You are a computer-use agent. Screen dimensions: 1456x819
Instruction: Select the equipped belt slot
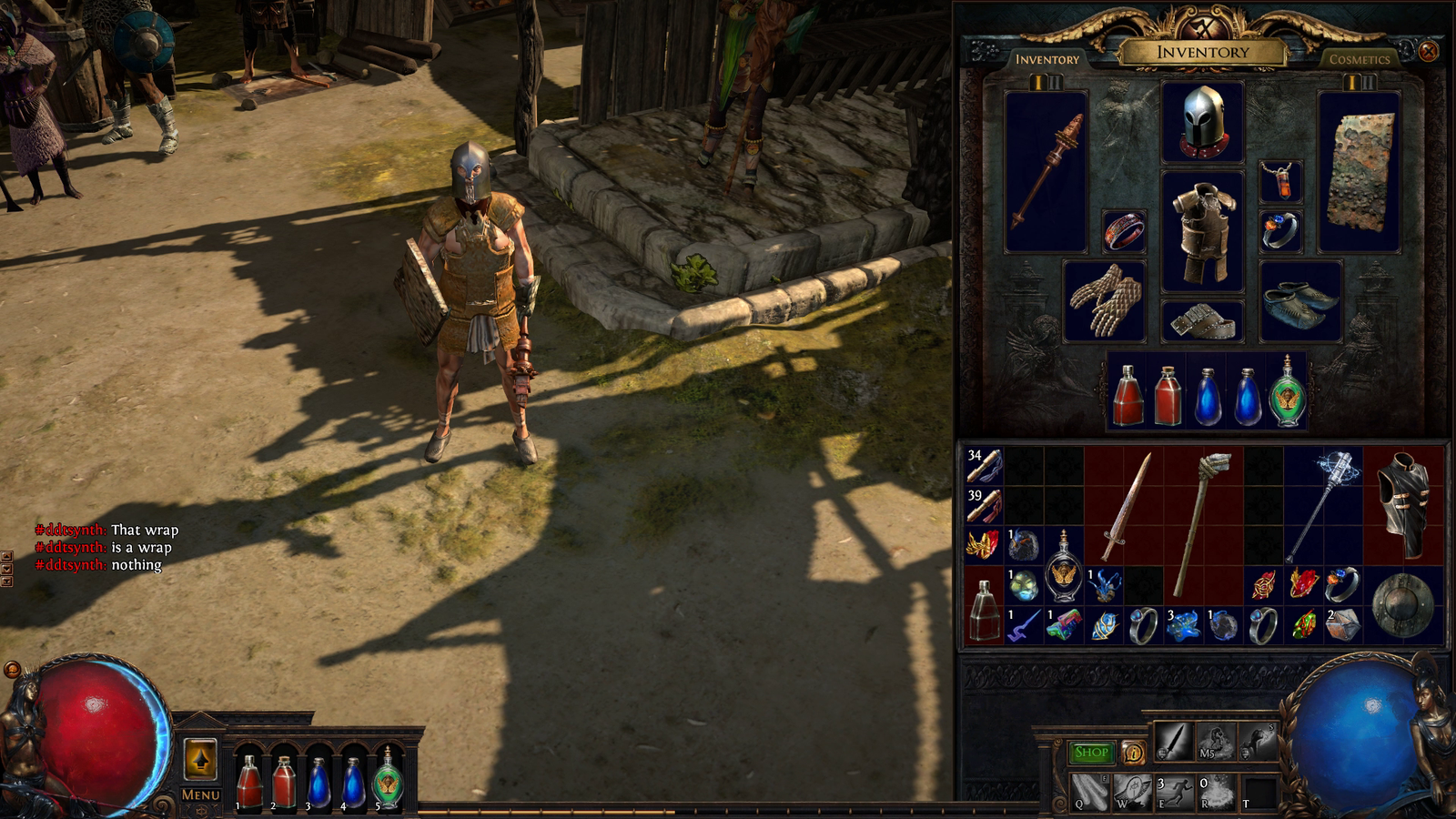[1202, 321]
